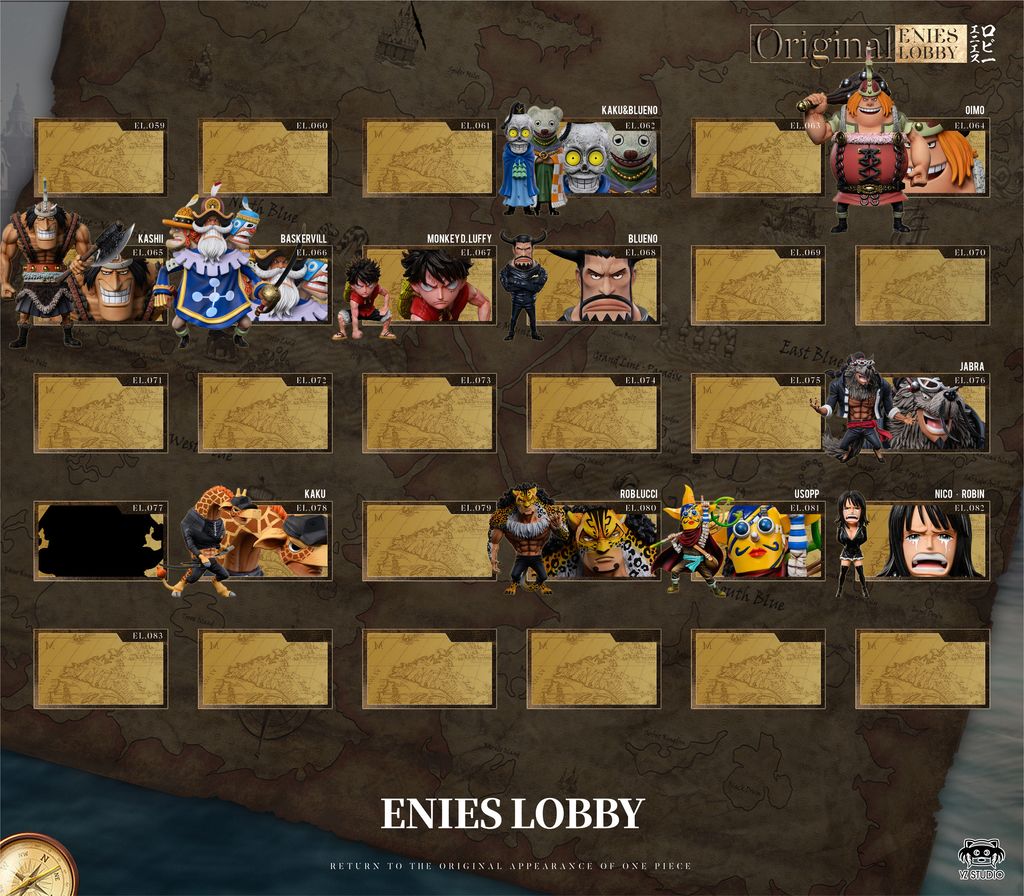Choose the Oimo giant tile

[x=920, y=158]
